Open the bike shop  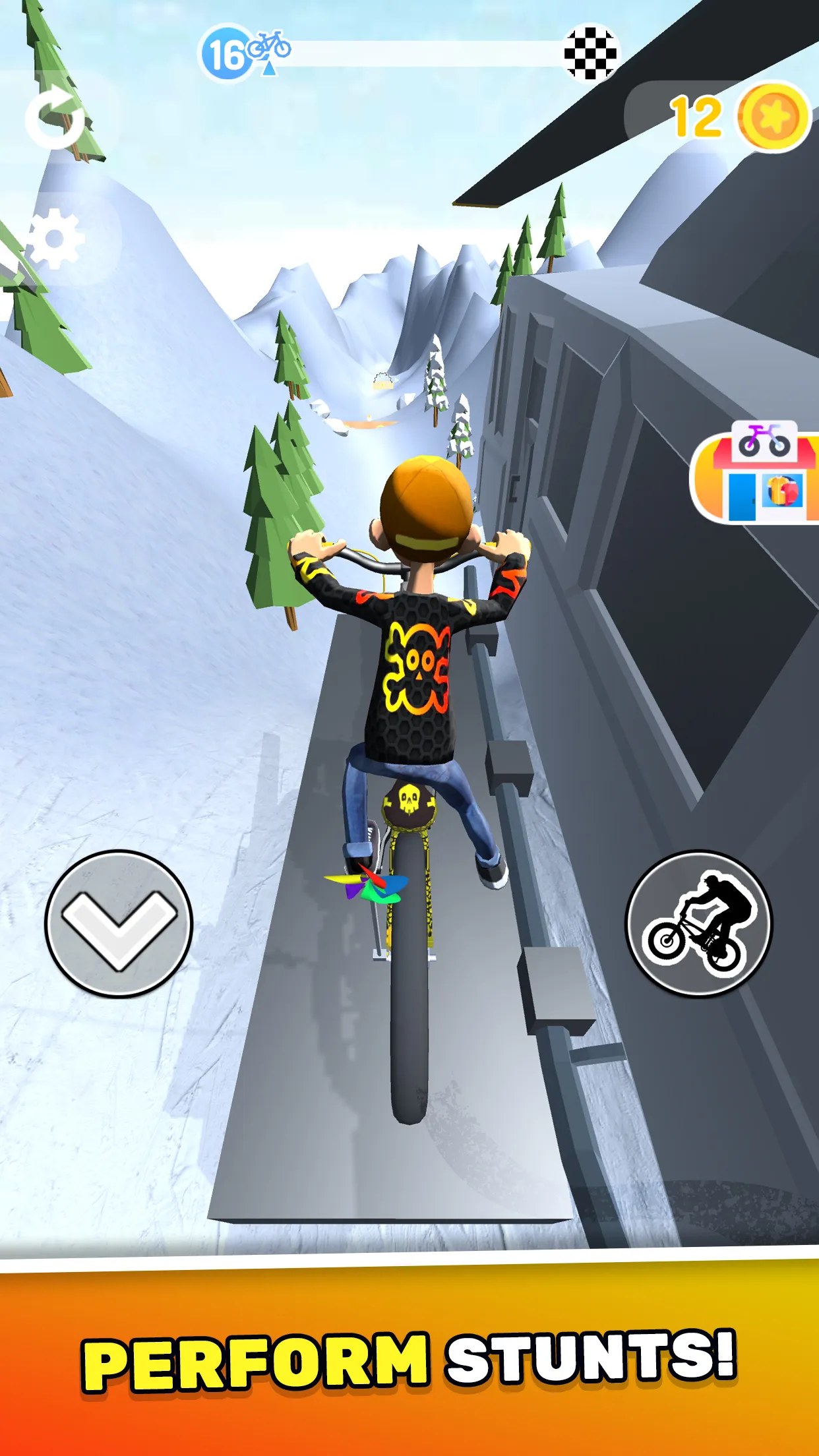click(759, 472)
